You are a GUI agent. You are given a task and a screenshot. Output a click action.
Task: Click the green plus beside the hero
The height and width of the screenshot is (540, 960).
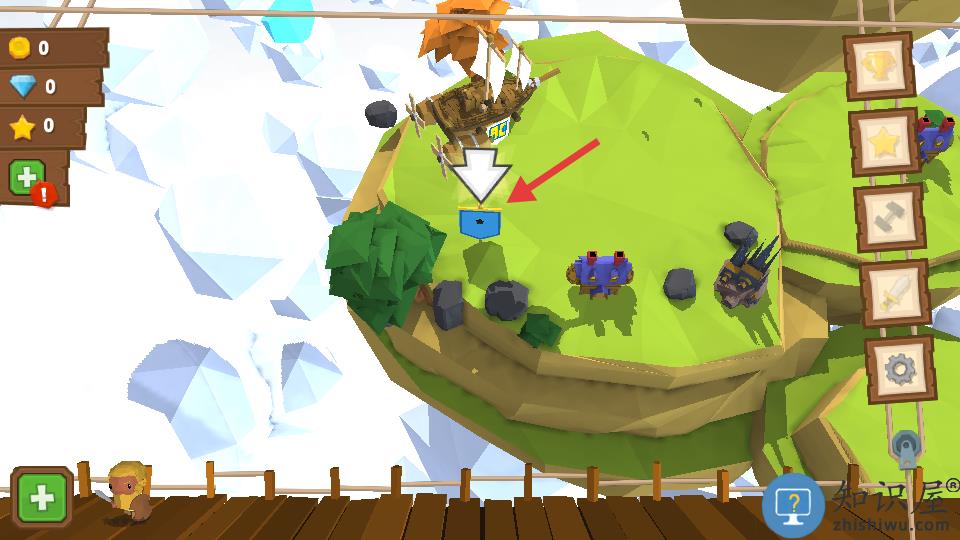coord(42,497)
